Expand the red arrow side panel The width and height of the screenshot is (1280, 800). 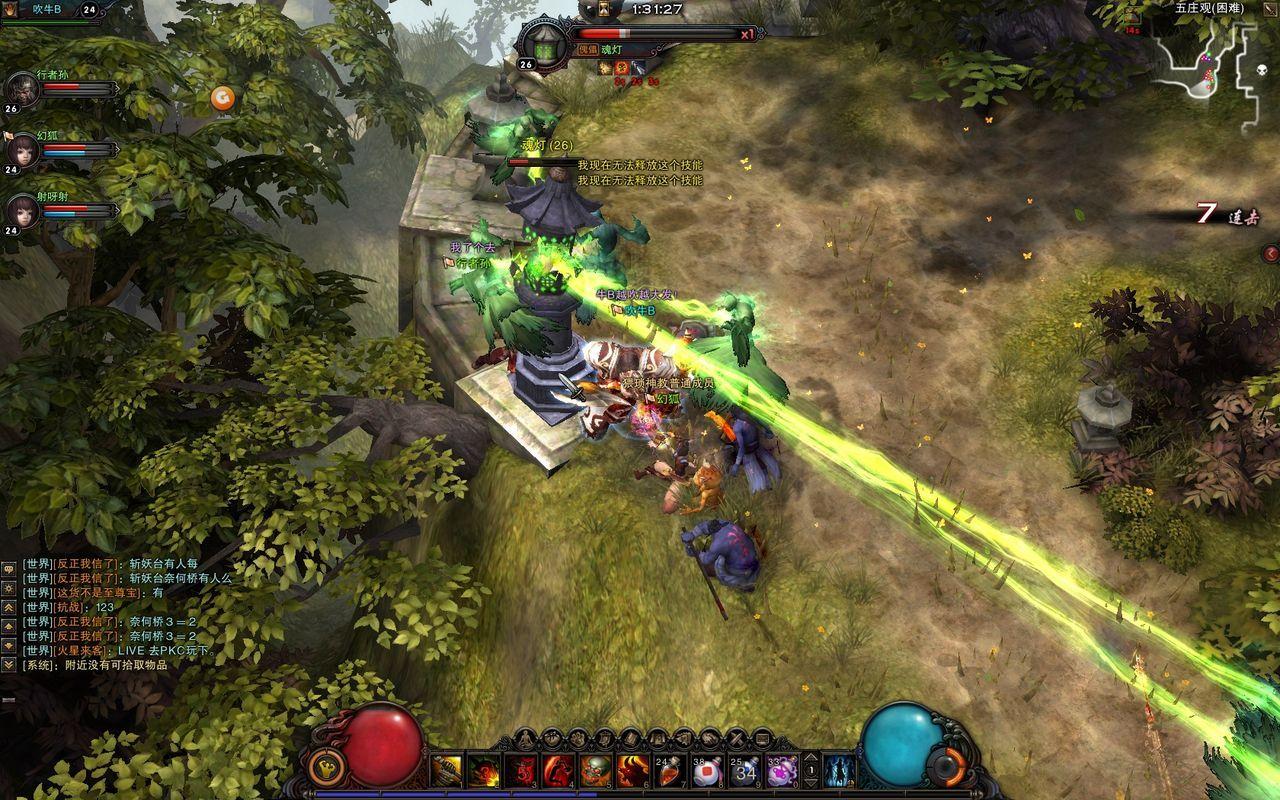pos(1271,254)
